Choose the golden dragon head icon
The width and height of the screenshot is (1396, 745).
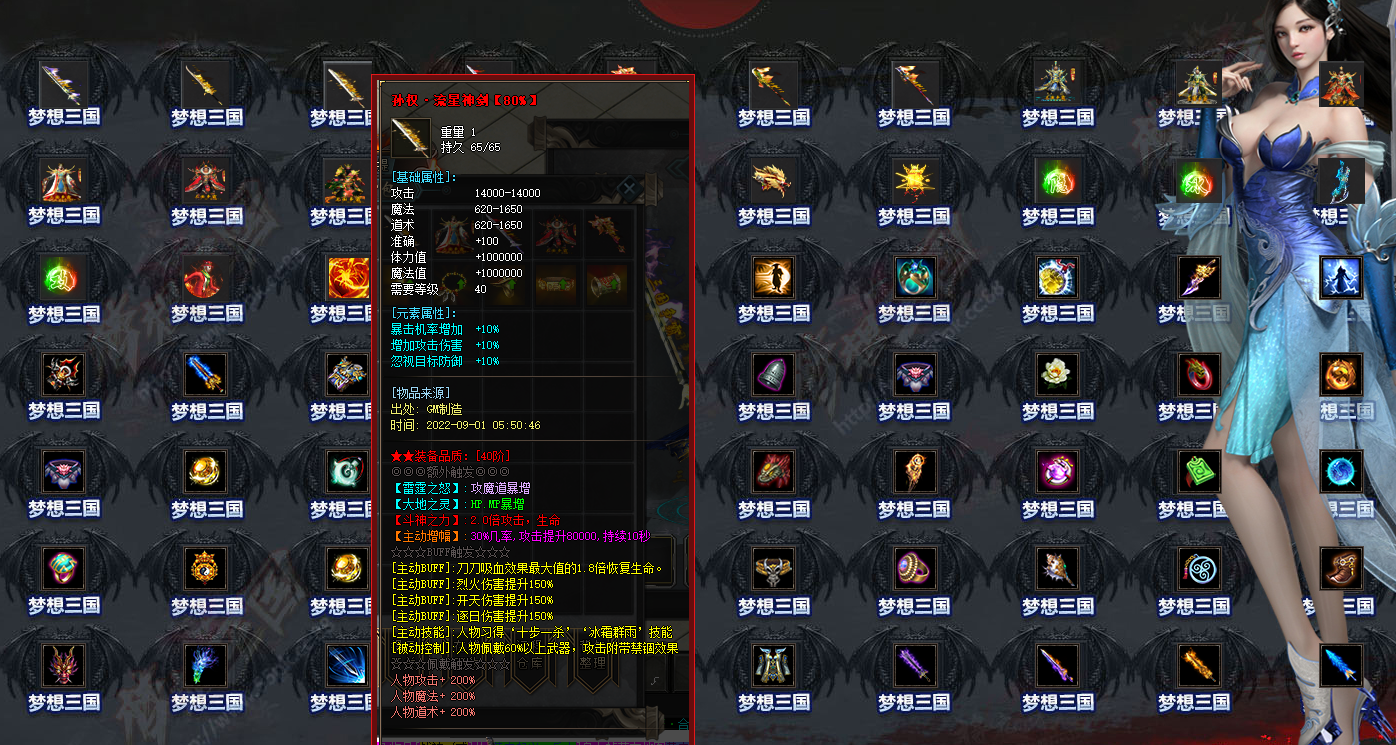tap(773, 181)
